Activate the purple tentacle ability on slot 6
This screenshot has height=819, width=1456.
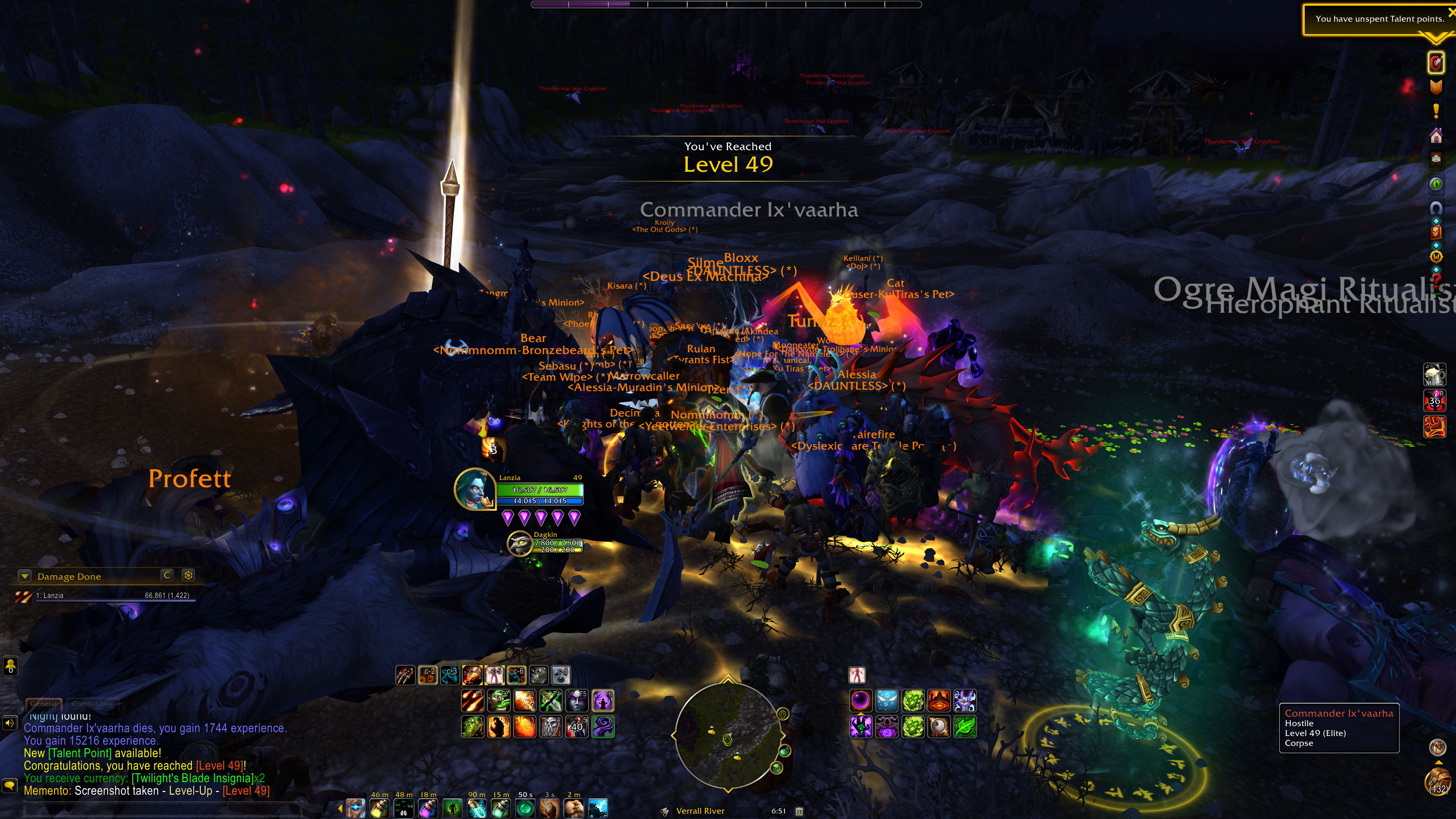[x=602, y=727]
